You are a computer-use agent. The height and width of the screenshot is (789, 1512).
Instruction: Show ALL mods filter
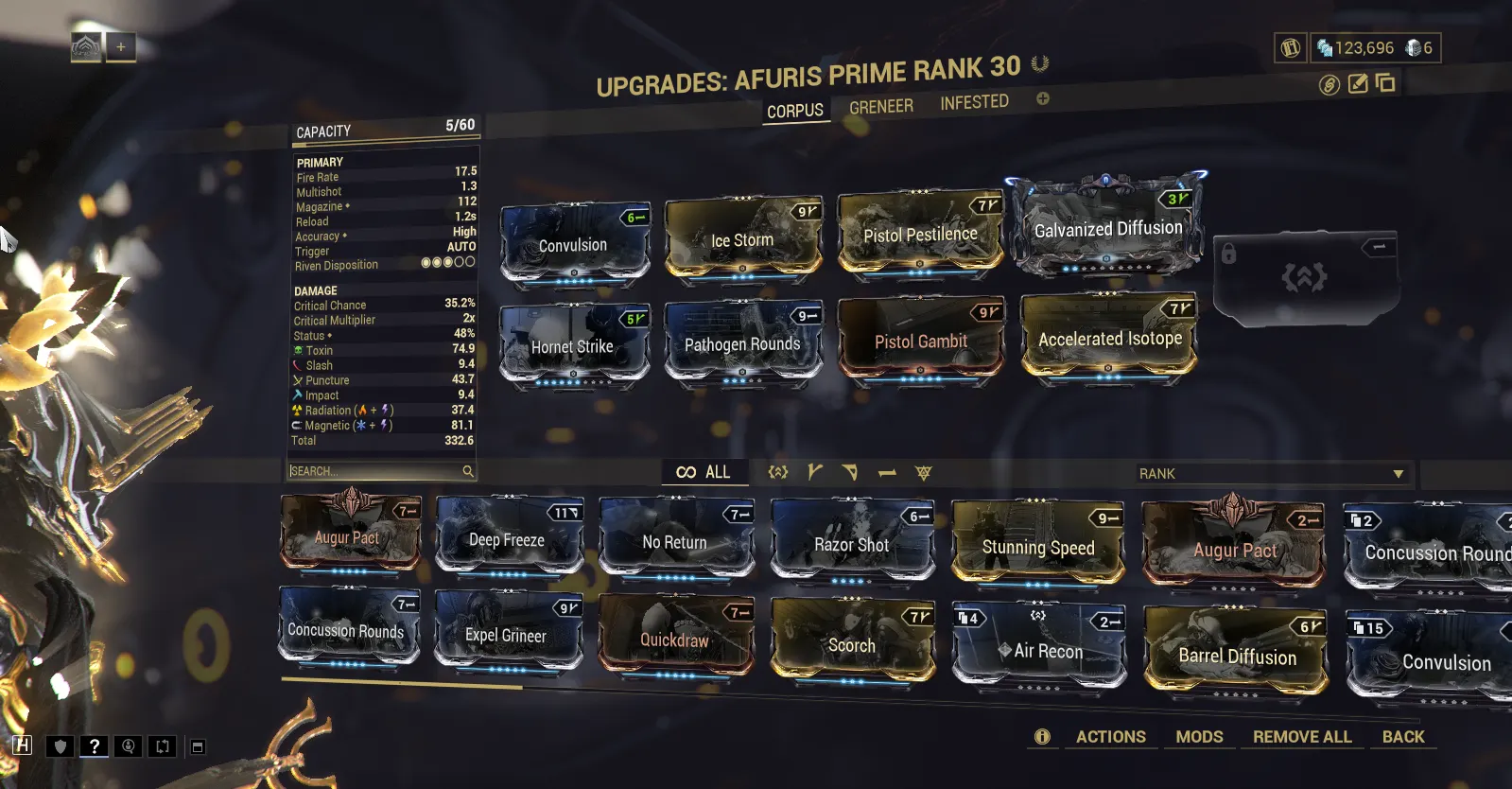tap(704, 472)
